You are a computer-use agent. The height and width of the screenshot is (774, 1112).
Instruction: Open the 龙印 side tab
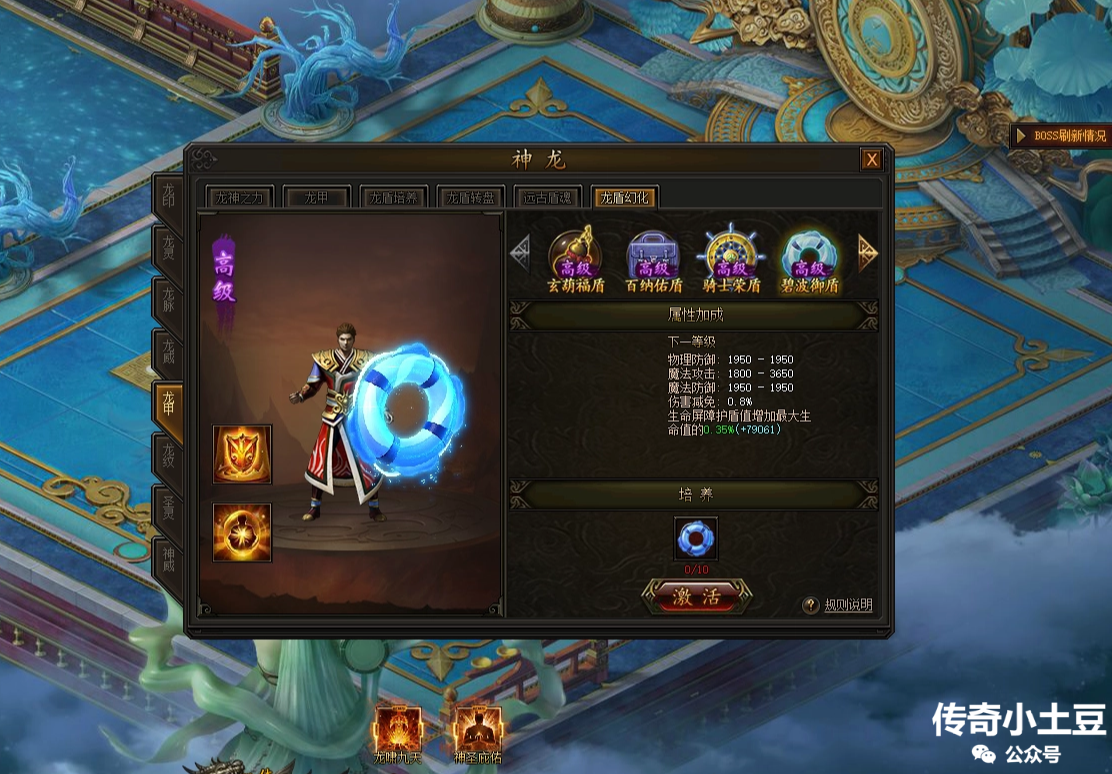tap(167, 199)
